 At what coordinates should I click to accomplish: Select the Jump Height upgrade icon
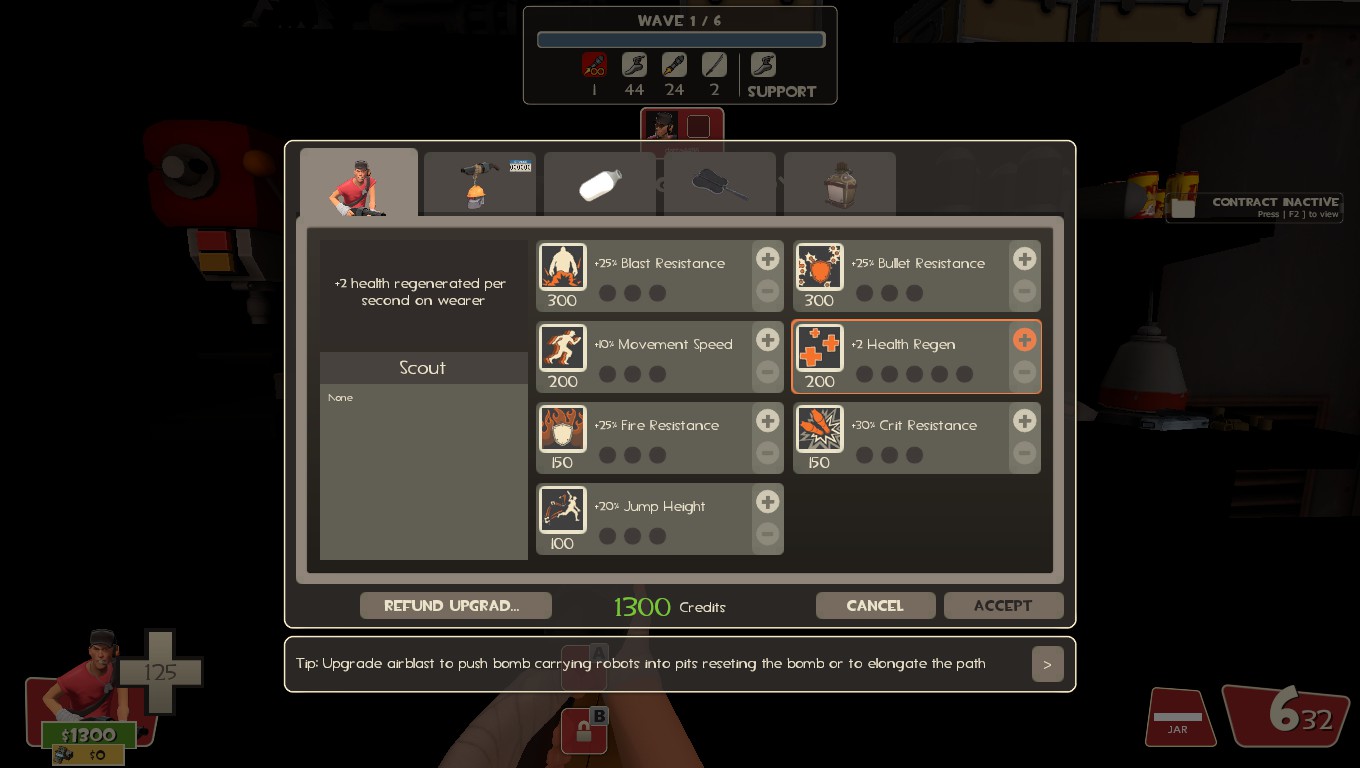[562, 509]
